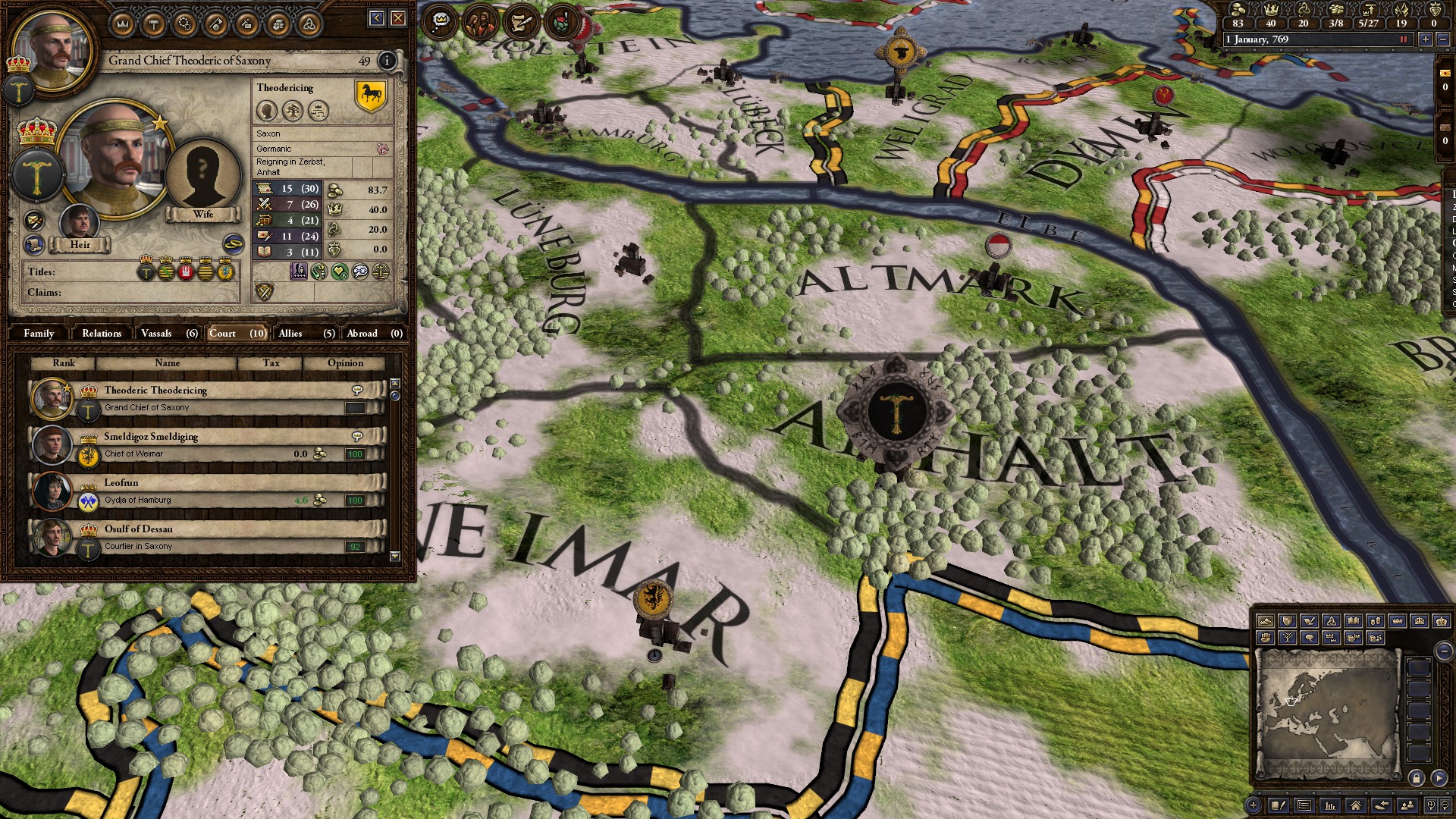Switch to the Family tab
This screenshot has height=819, width=1456.
(39, 333)
